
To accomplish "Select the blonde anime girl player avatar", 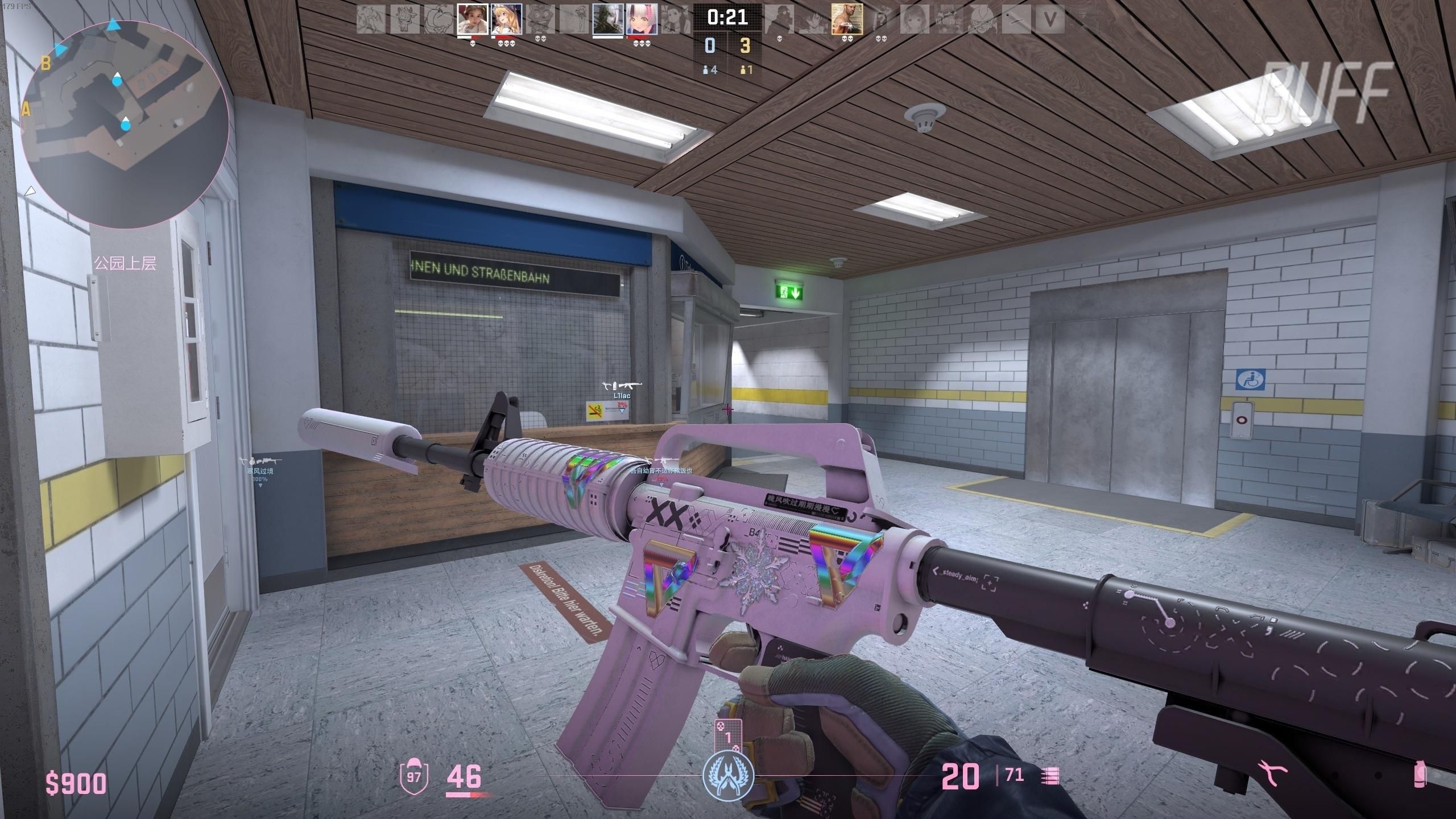I will point(506,20).
